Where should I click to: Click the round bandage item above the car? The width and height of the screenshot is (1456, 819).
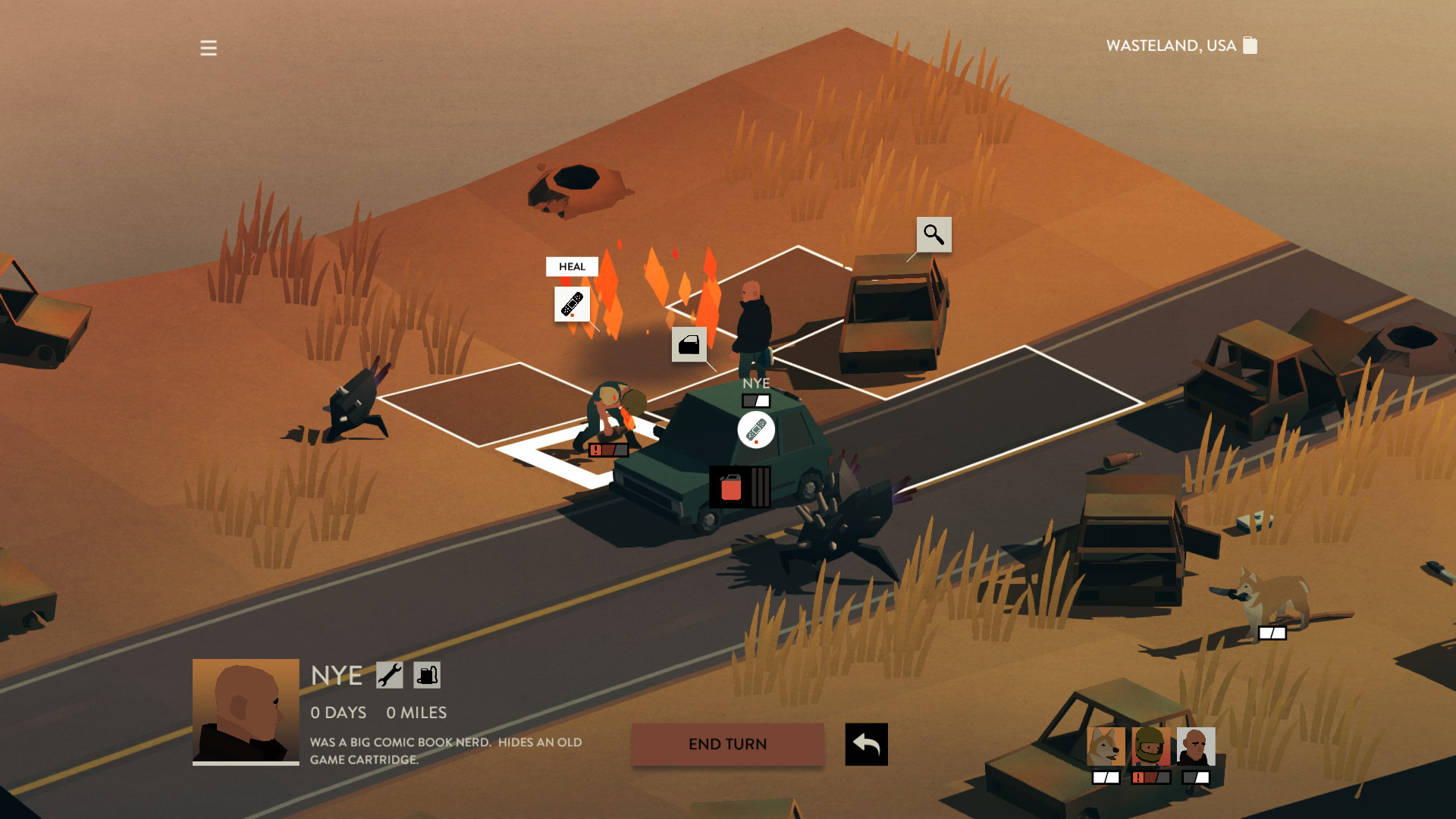click(756, 430)
